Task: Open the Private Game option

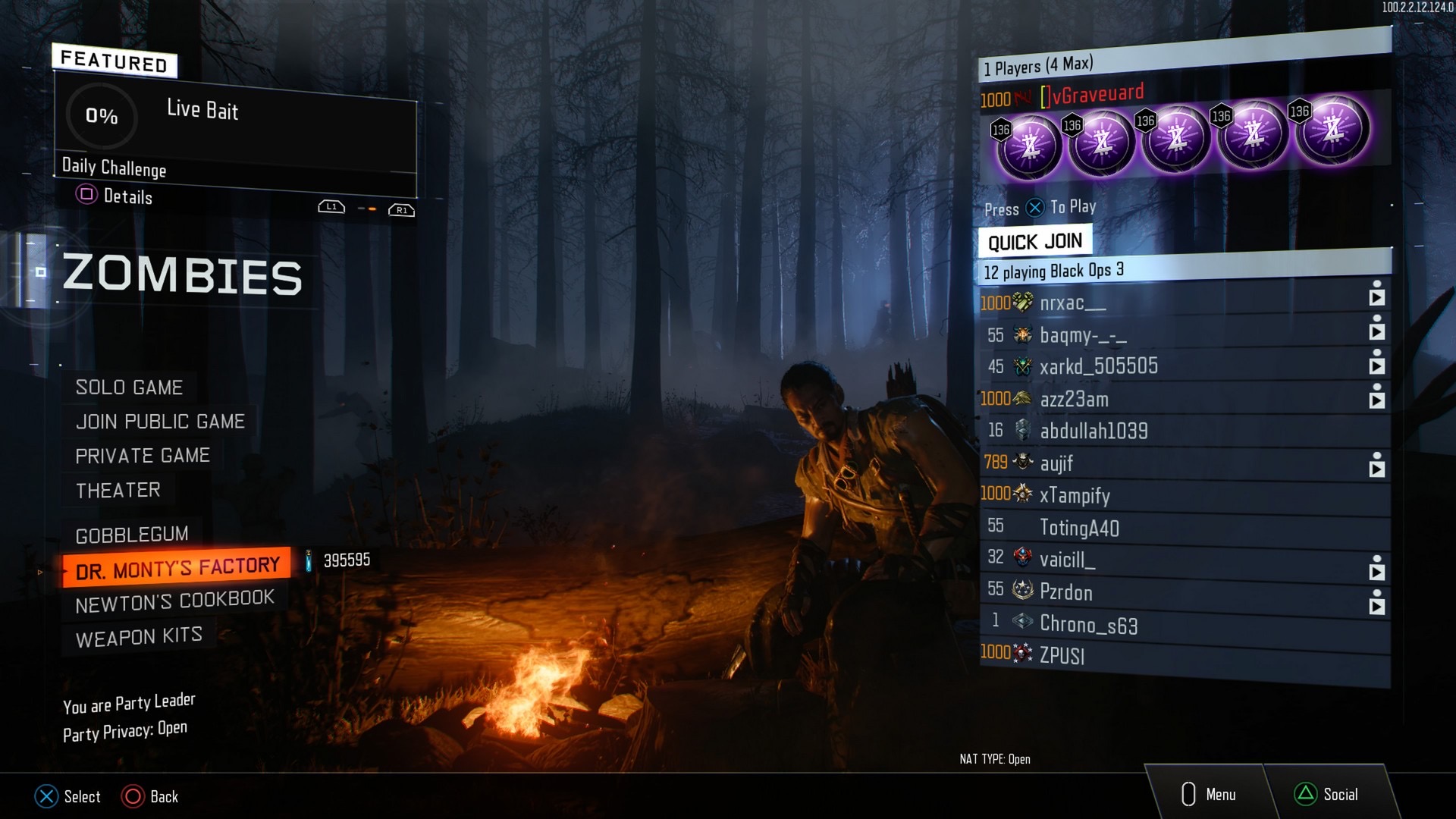Action: pyautogui.click(x=143, y=456)
